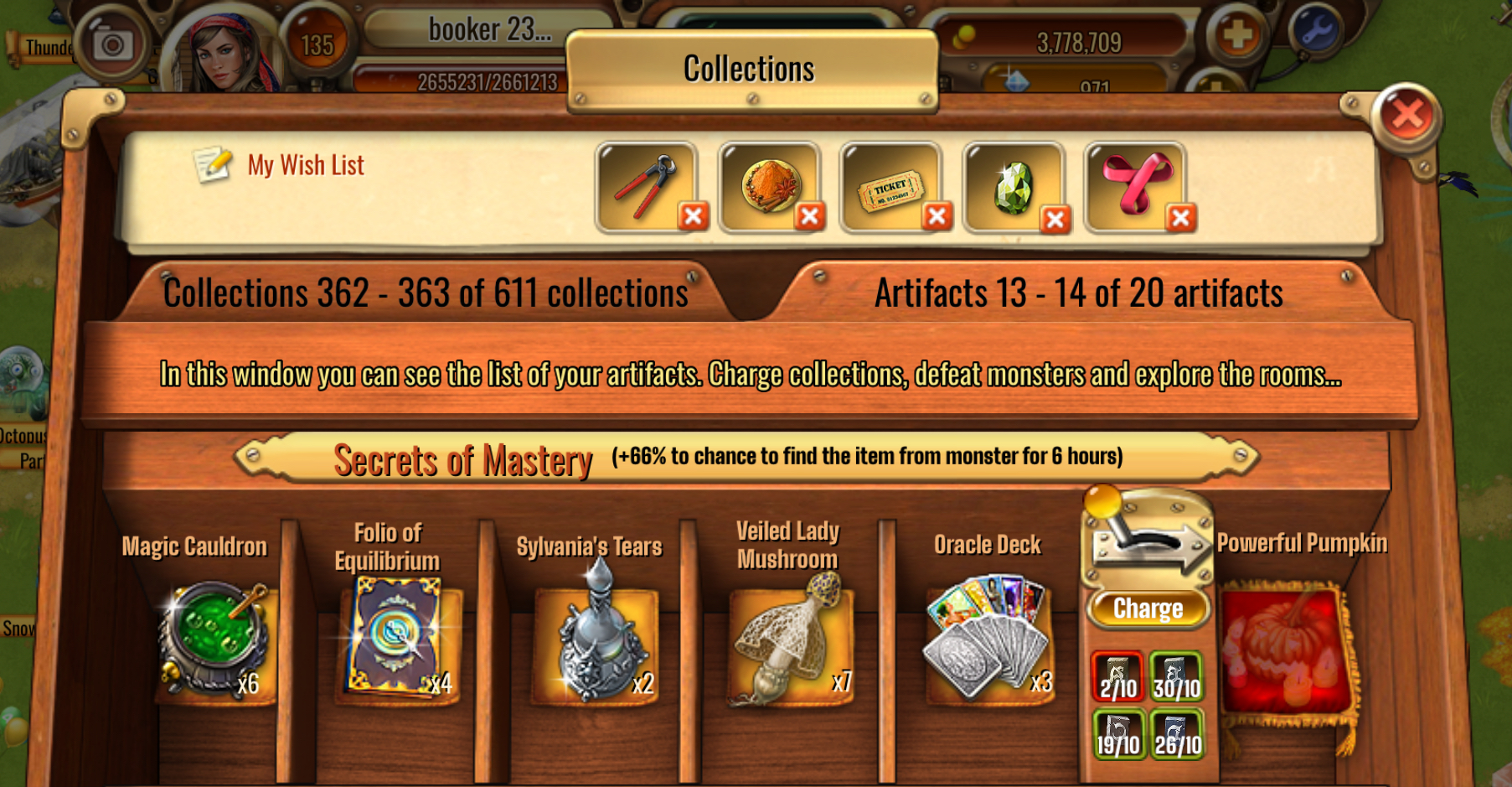Remove the green gem from wish list
The image size is (1512, 787).
tap(1055, 220)
